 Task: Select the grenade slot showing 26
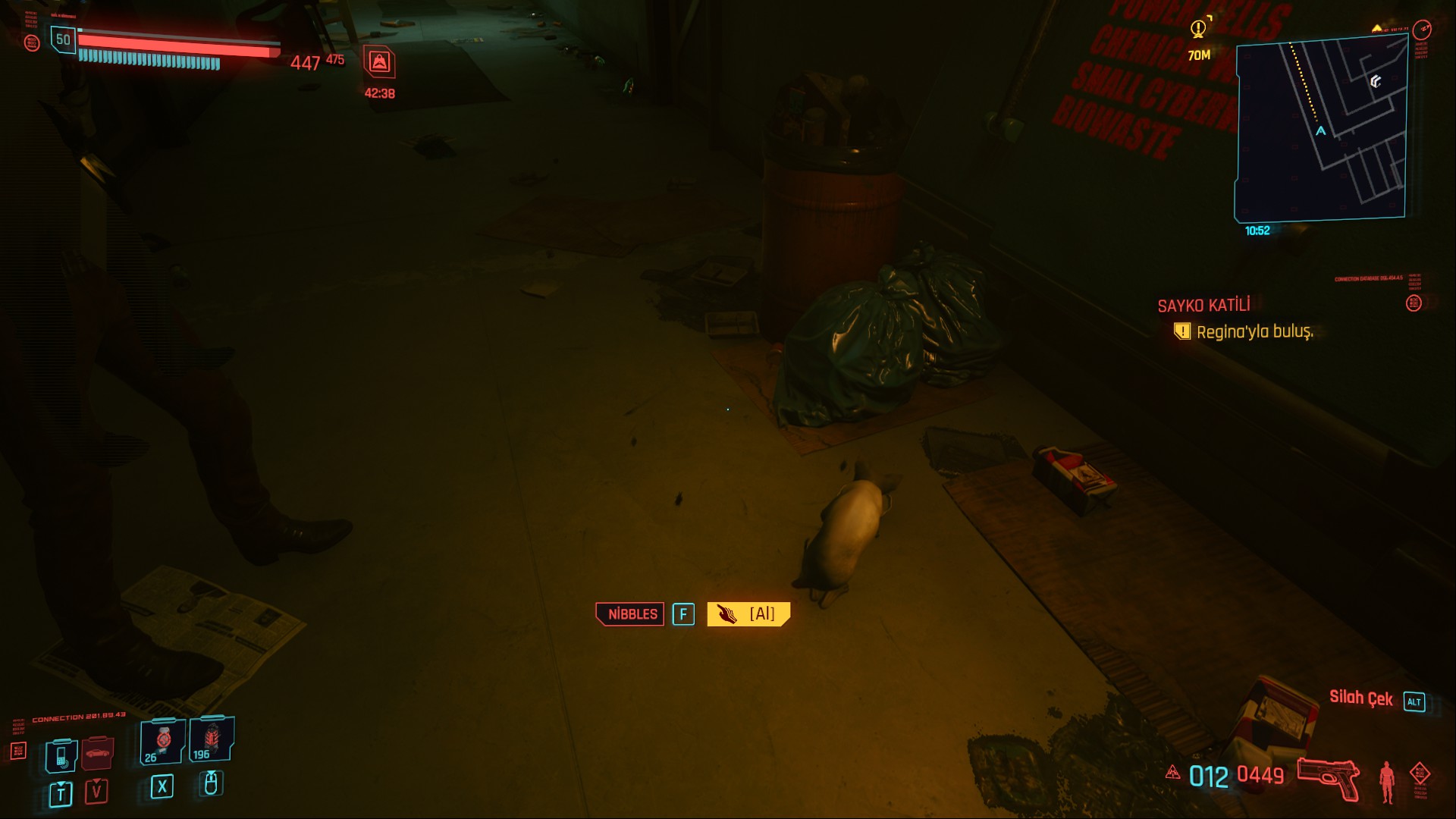coord(162,741)
